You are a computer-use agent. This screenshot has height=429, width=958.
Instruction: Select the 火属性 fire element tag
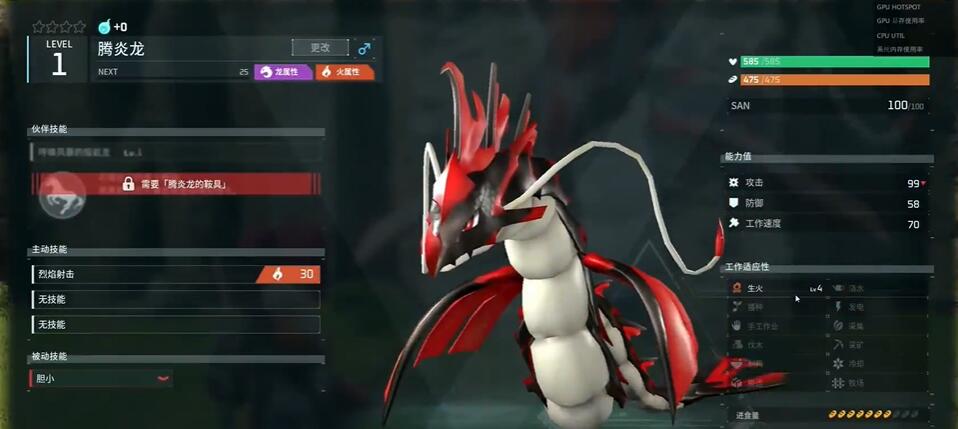(x=345, y=72)
